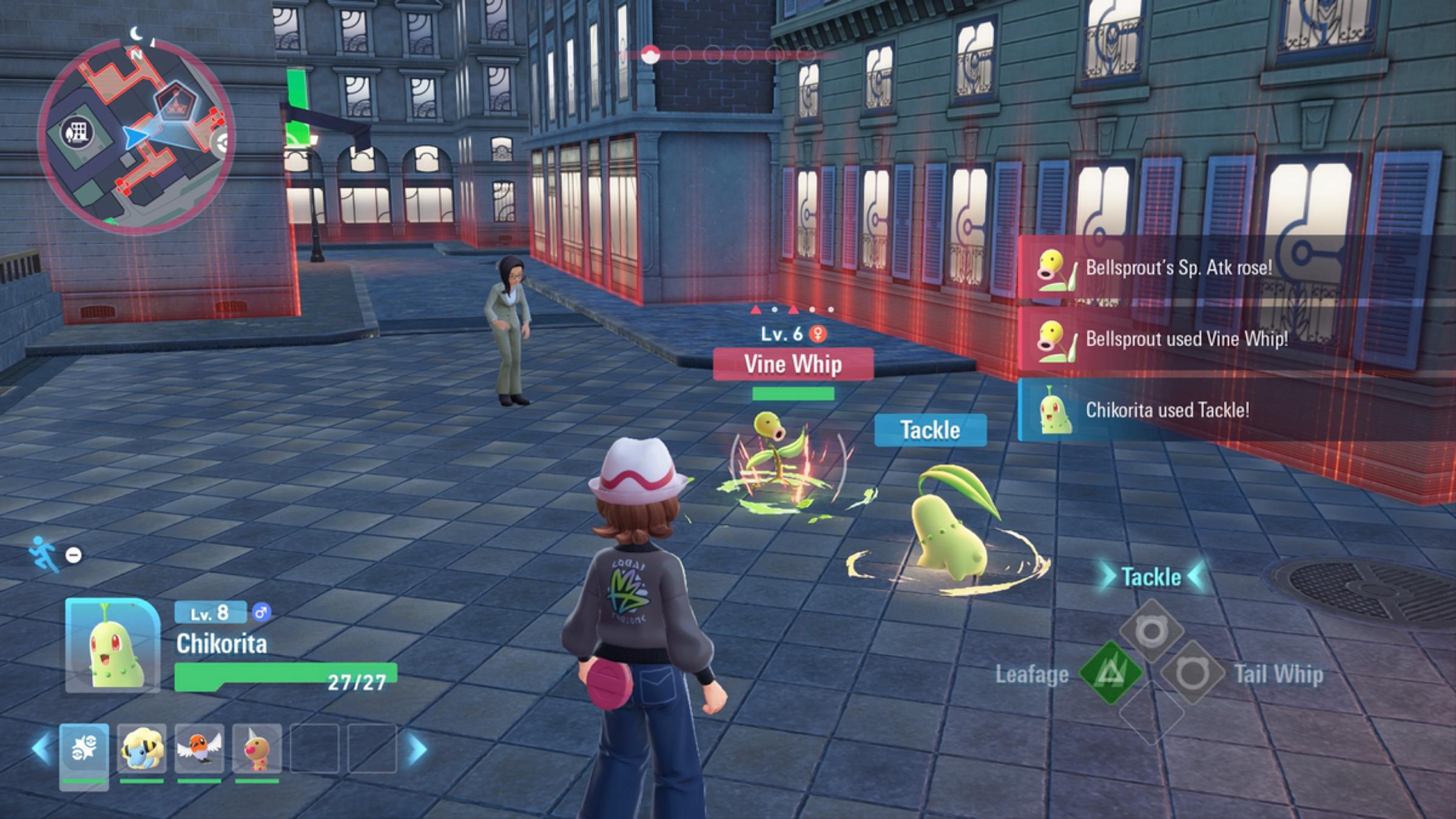Select the Fletchling party slot icon
Viewport: 1456px width, 819px height.
[198, 749]
